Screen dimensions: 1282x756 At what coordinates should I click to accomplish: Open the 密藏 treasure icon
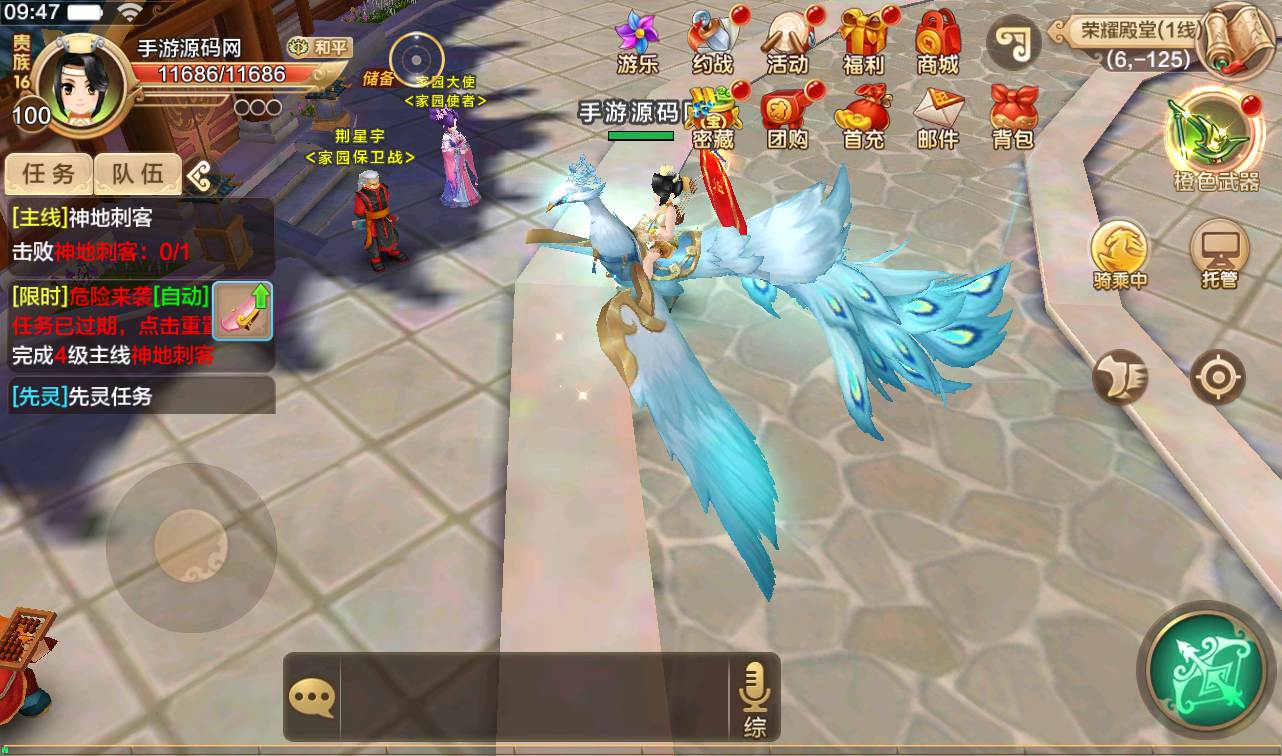click(711, 116)
